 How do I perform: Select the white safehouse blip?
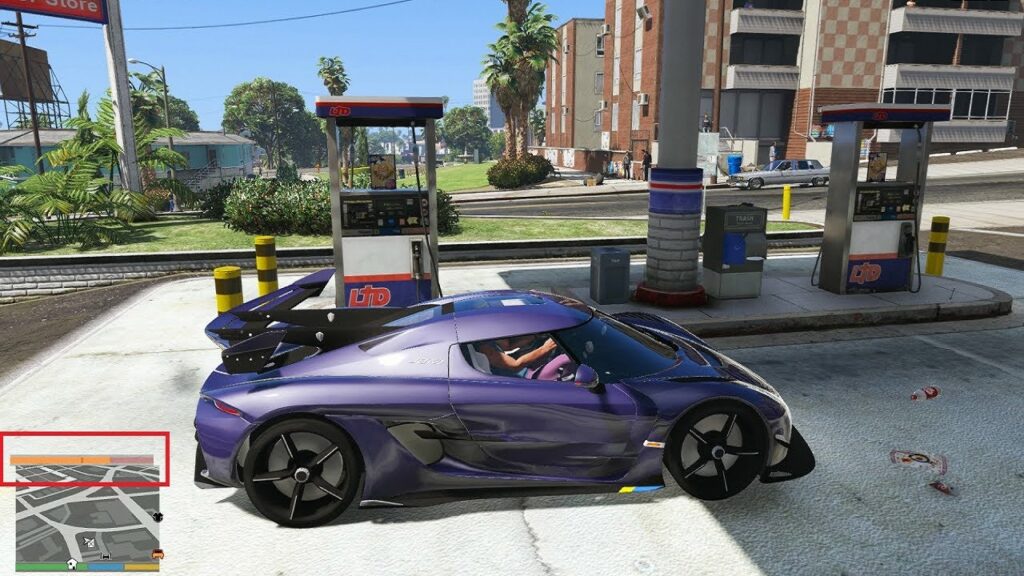(x=72, y=564)
